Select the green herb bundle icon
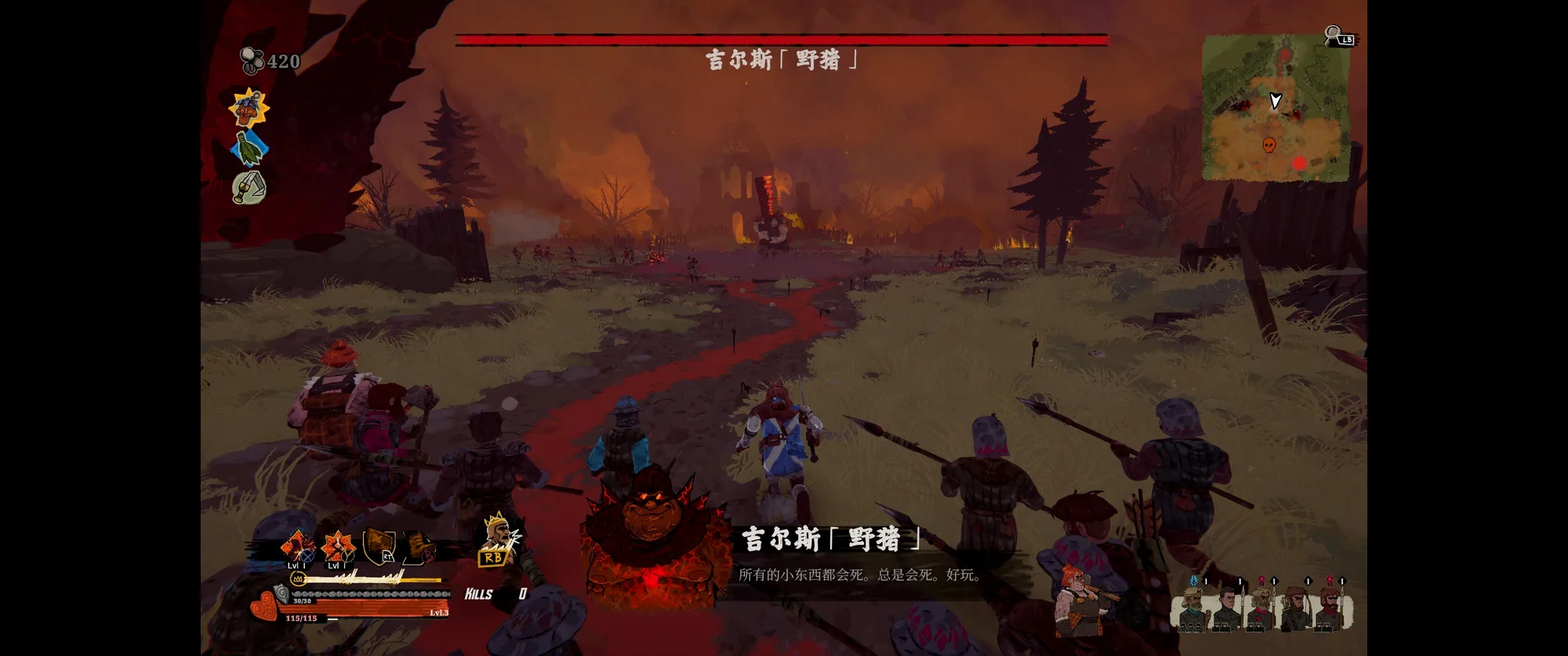The height and width of the screenshot is (656, 1568). (x=249, y=148)
